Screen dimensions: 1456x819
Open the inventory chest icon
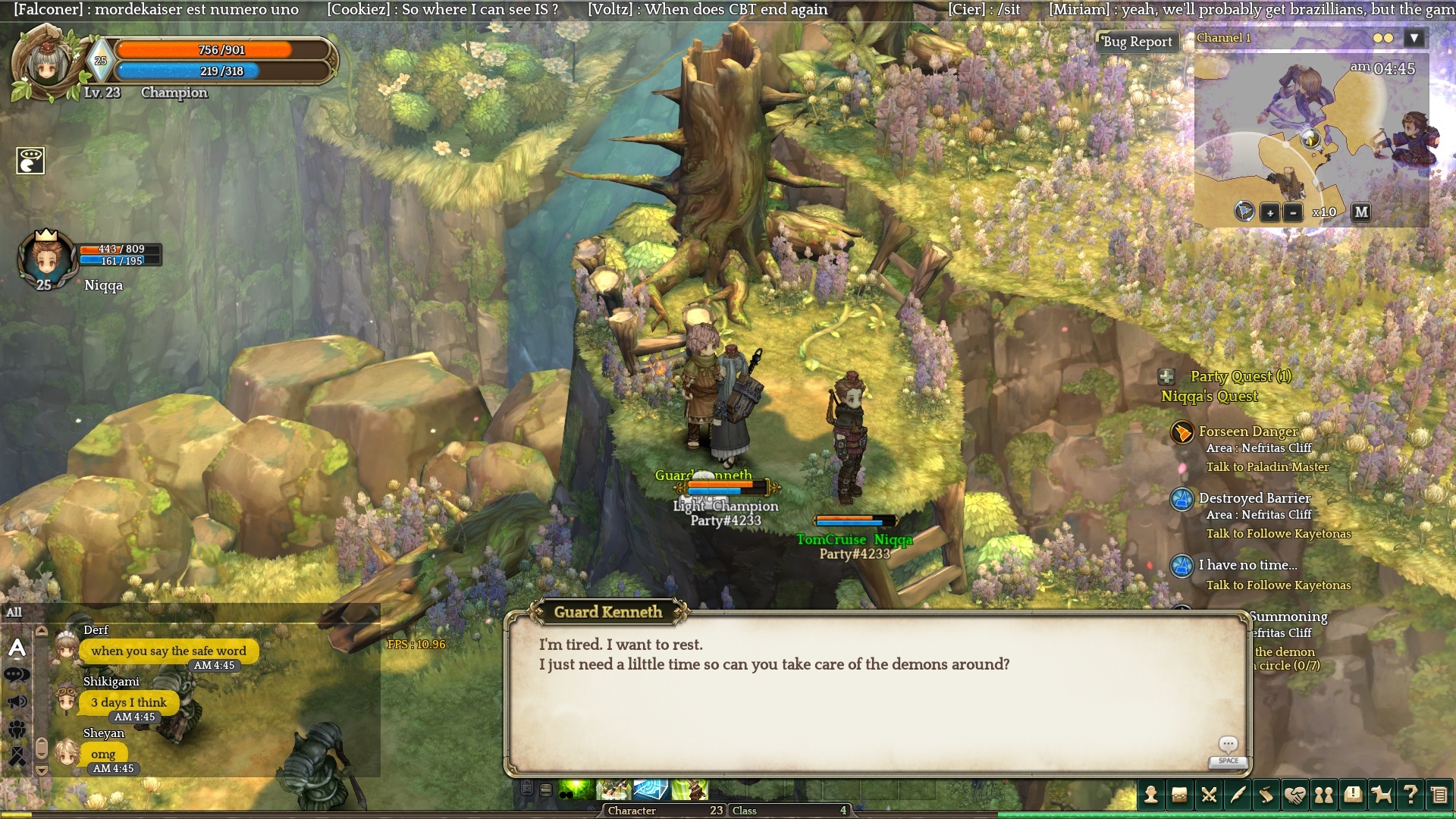tap(1180, 795)
